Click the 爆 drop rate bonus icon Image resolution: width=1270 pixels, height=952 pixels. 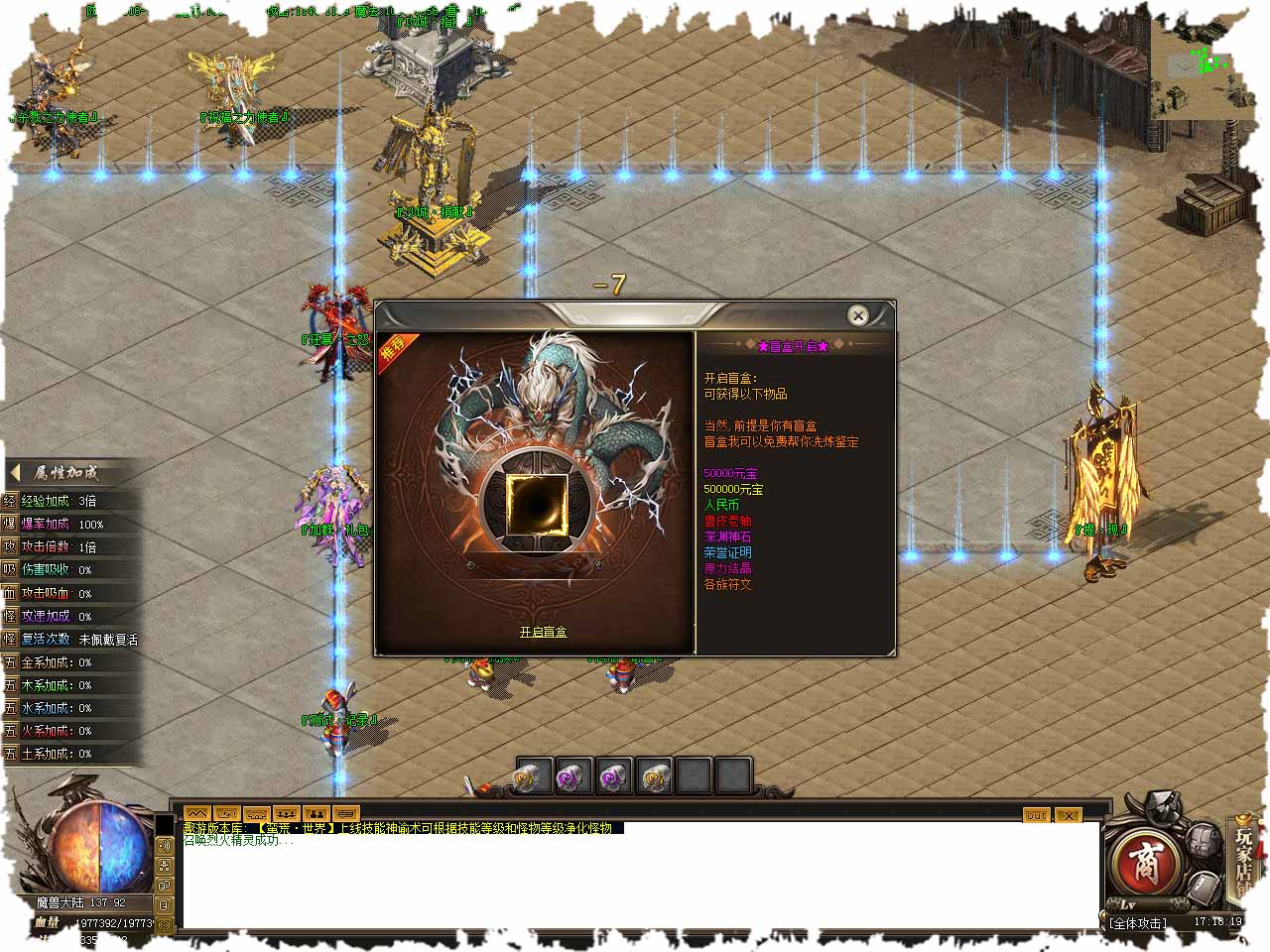tap(10, 524)
